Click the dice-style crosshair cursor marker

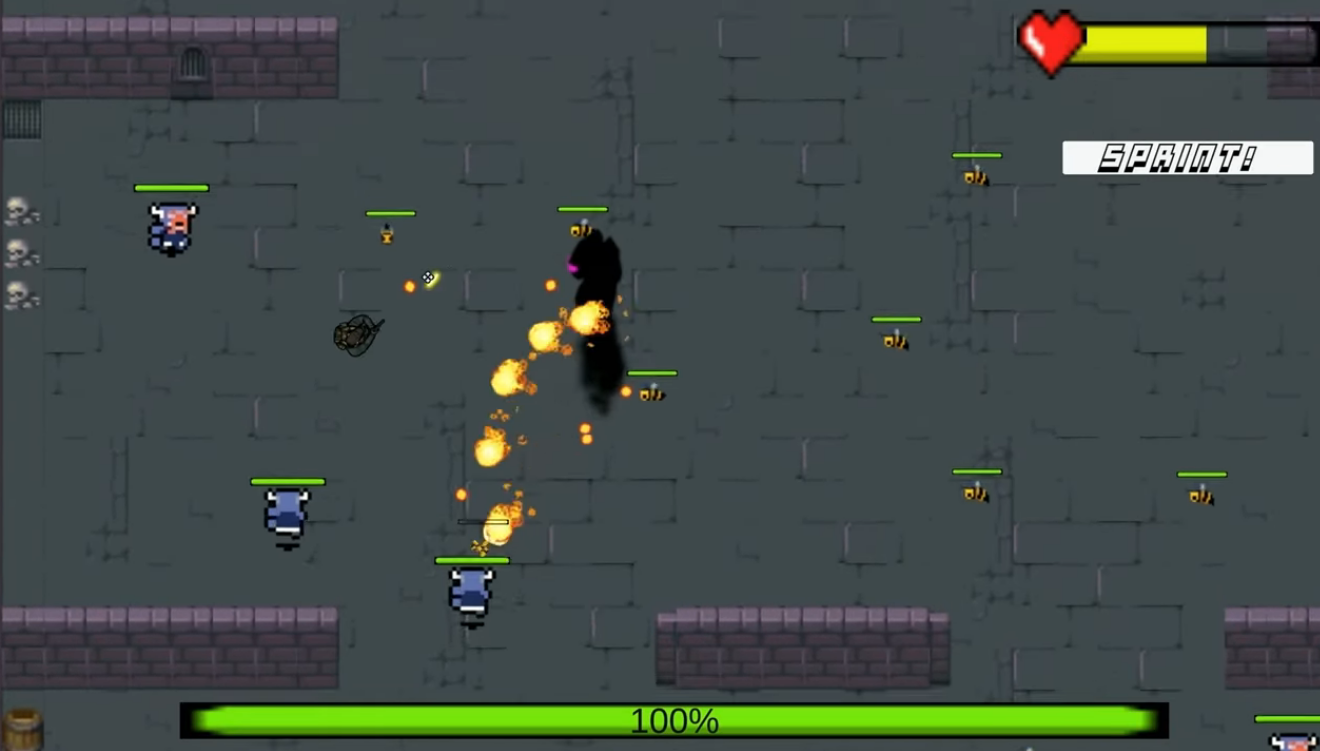429,277
